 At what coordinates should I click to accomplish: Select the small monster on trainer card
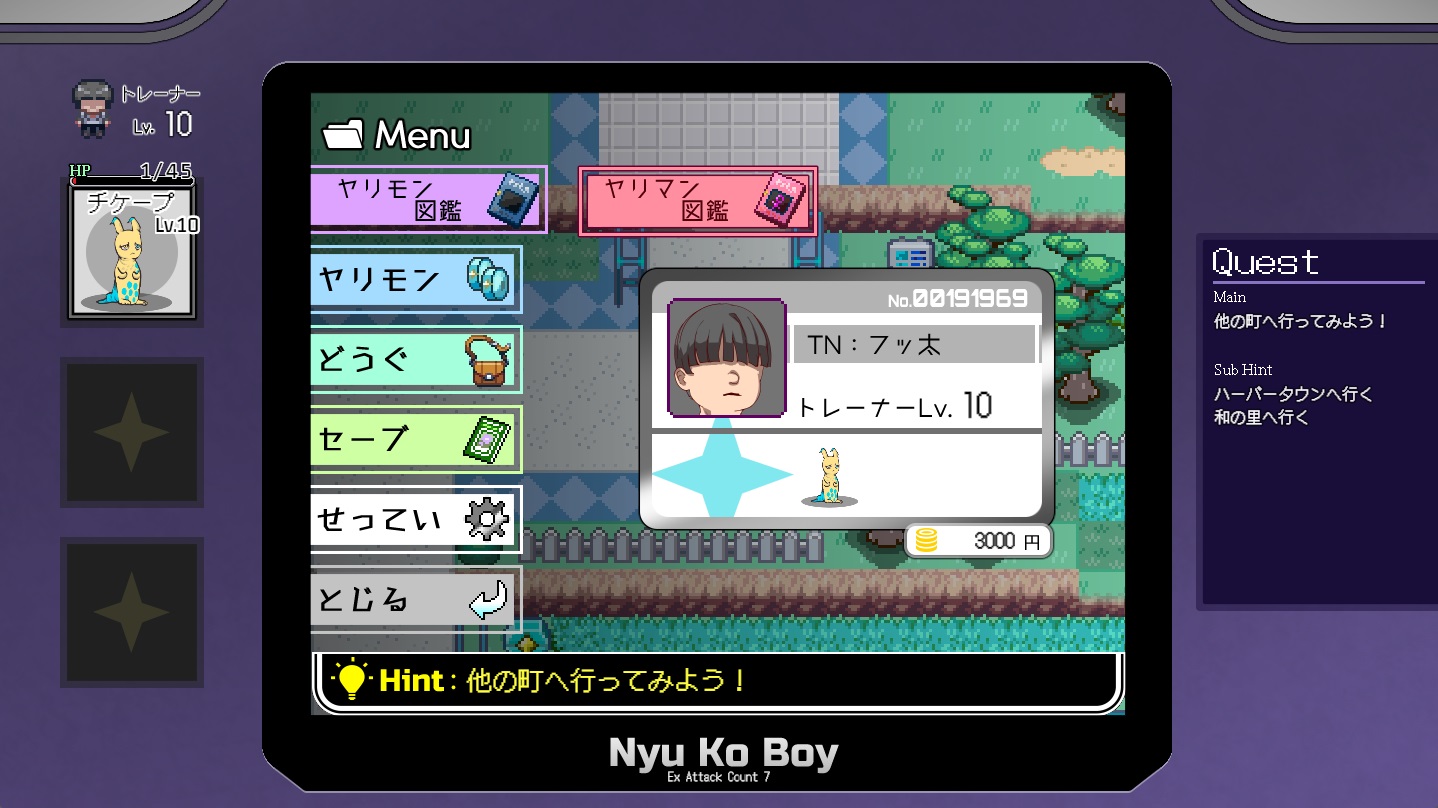(x=829, y=478)
